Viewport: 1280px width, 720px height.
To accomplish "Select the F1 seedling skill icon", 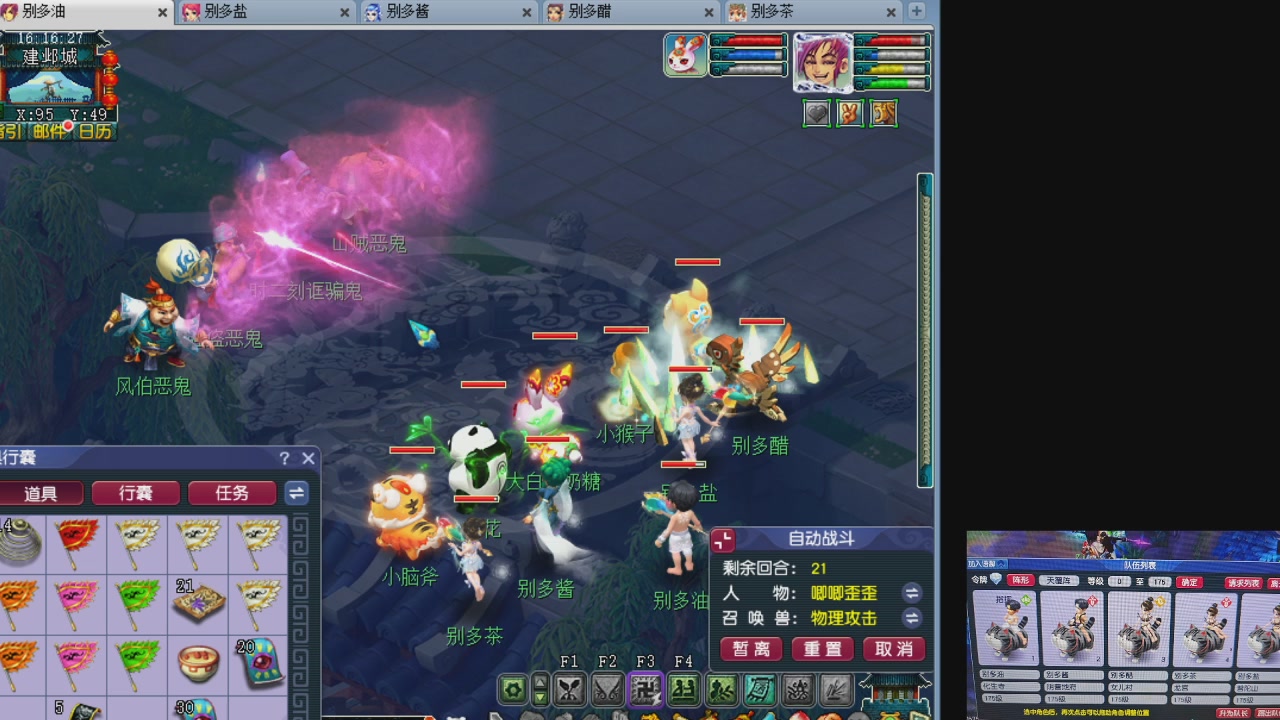I will click(569, 688).
